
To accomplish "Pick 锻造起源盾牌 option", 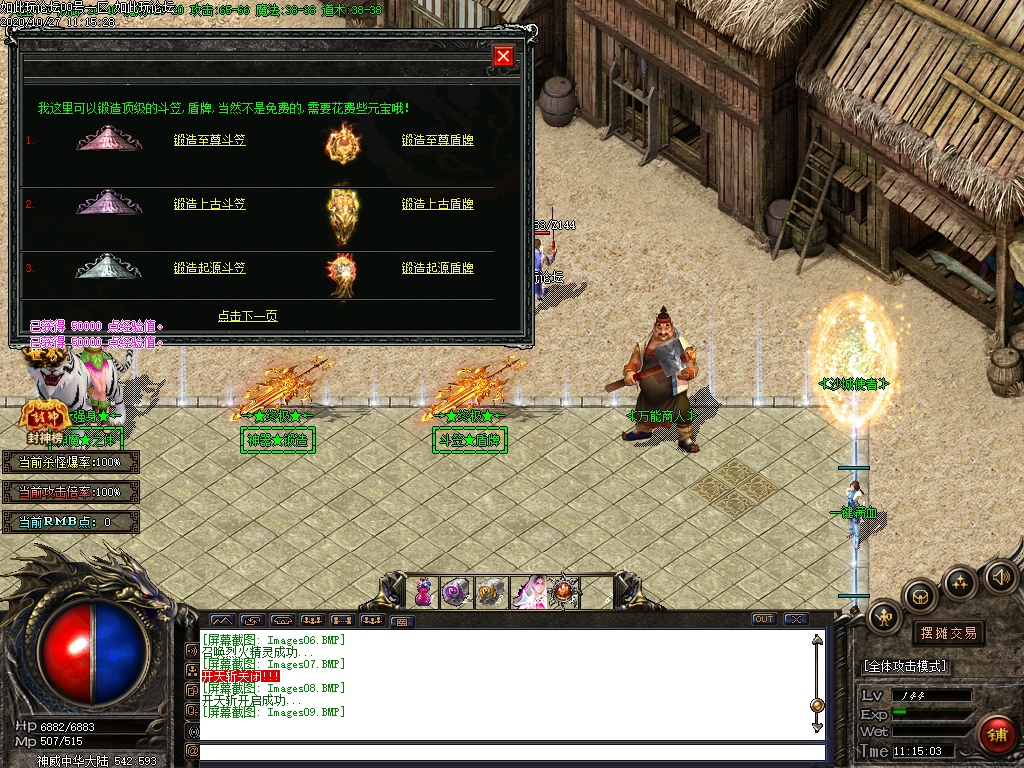I will (437, 269).
